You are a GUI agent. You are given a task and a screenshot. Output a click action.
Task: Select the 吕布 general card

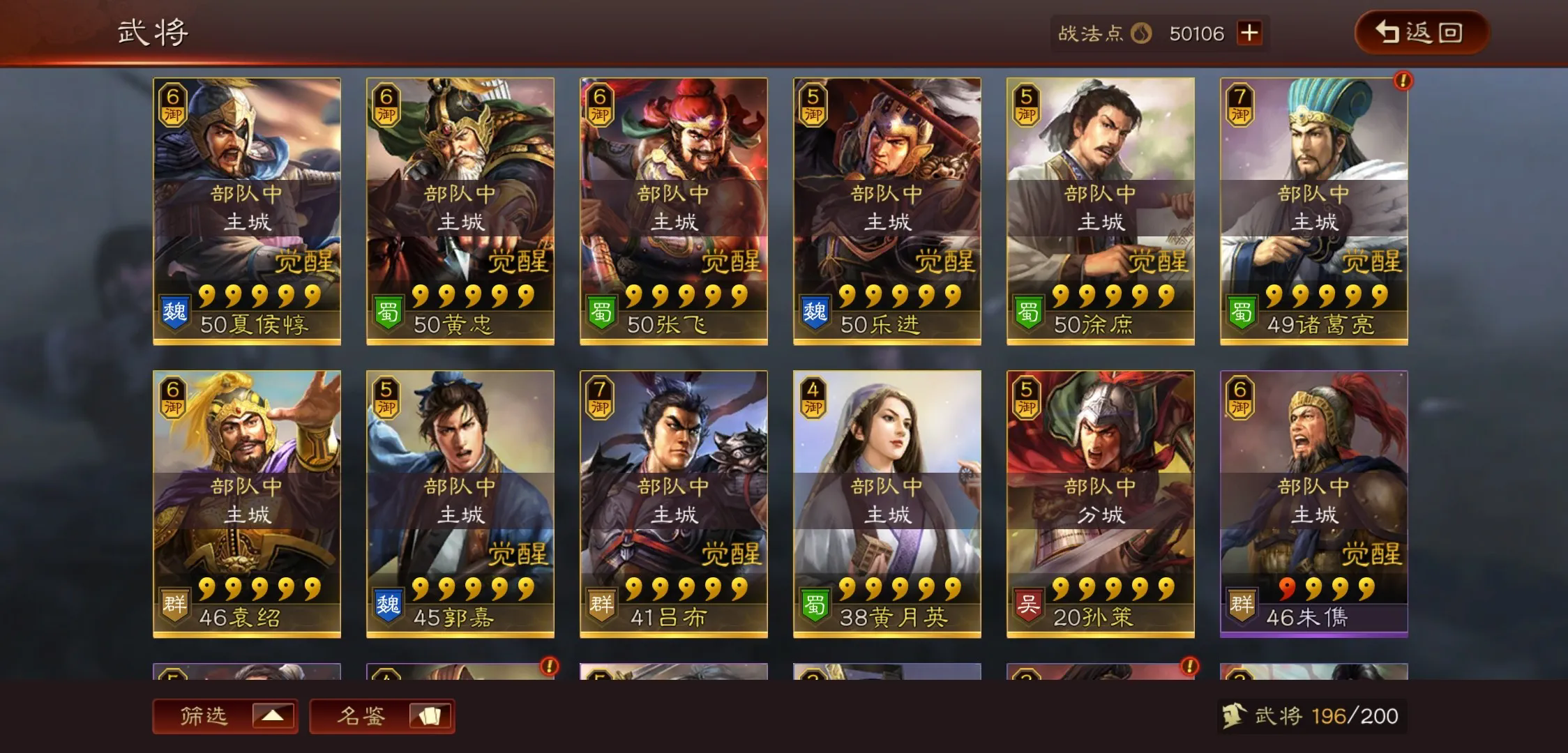coord(674,504)
